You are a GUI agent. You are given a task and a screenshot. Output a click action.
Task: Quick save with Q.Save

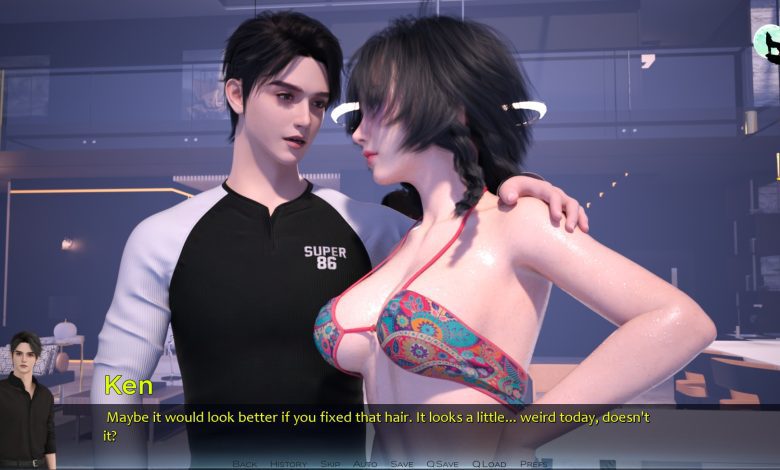442,464
